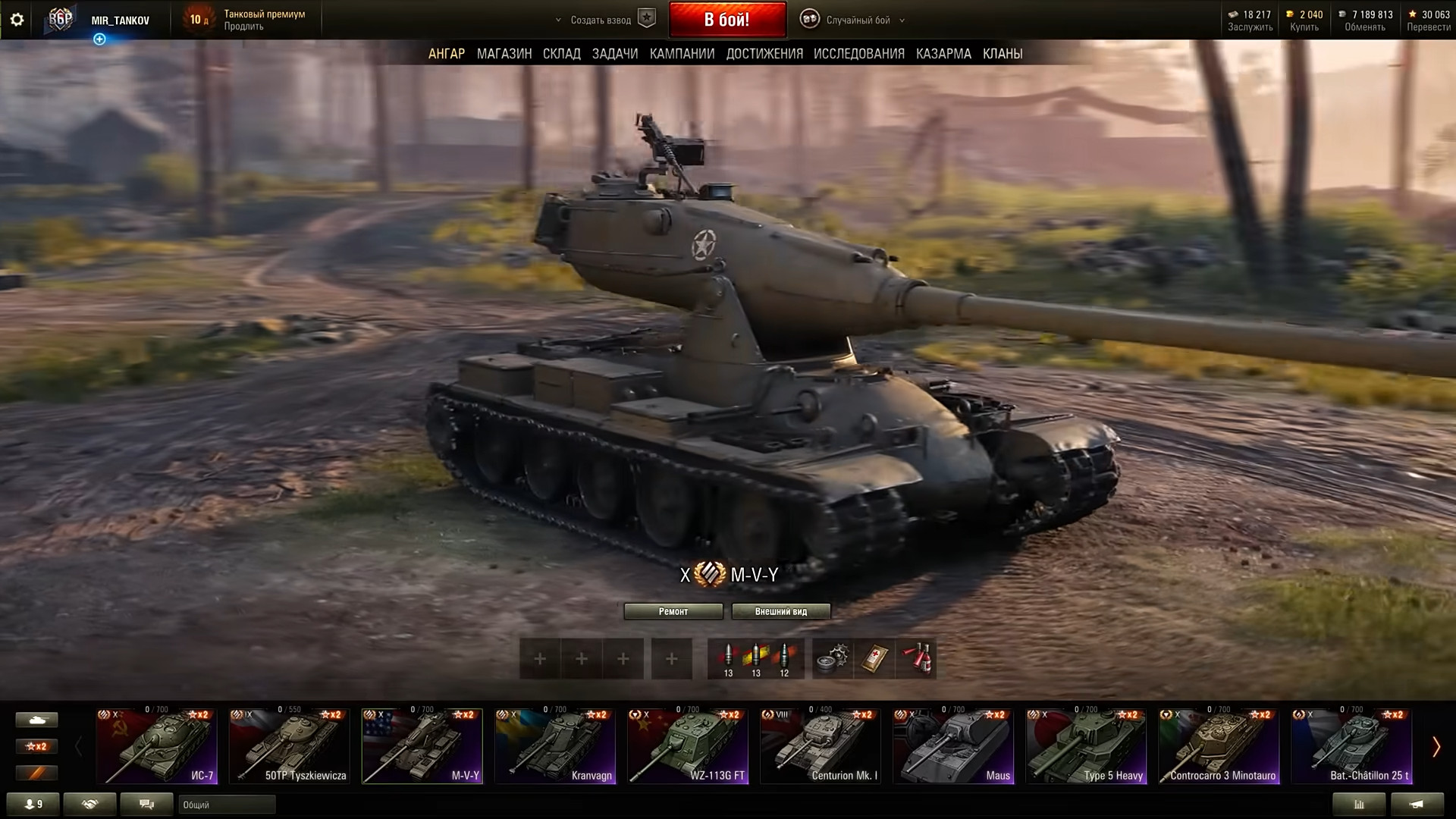Switch to the МАГАЗИН tab

(x=504, y=54)
